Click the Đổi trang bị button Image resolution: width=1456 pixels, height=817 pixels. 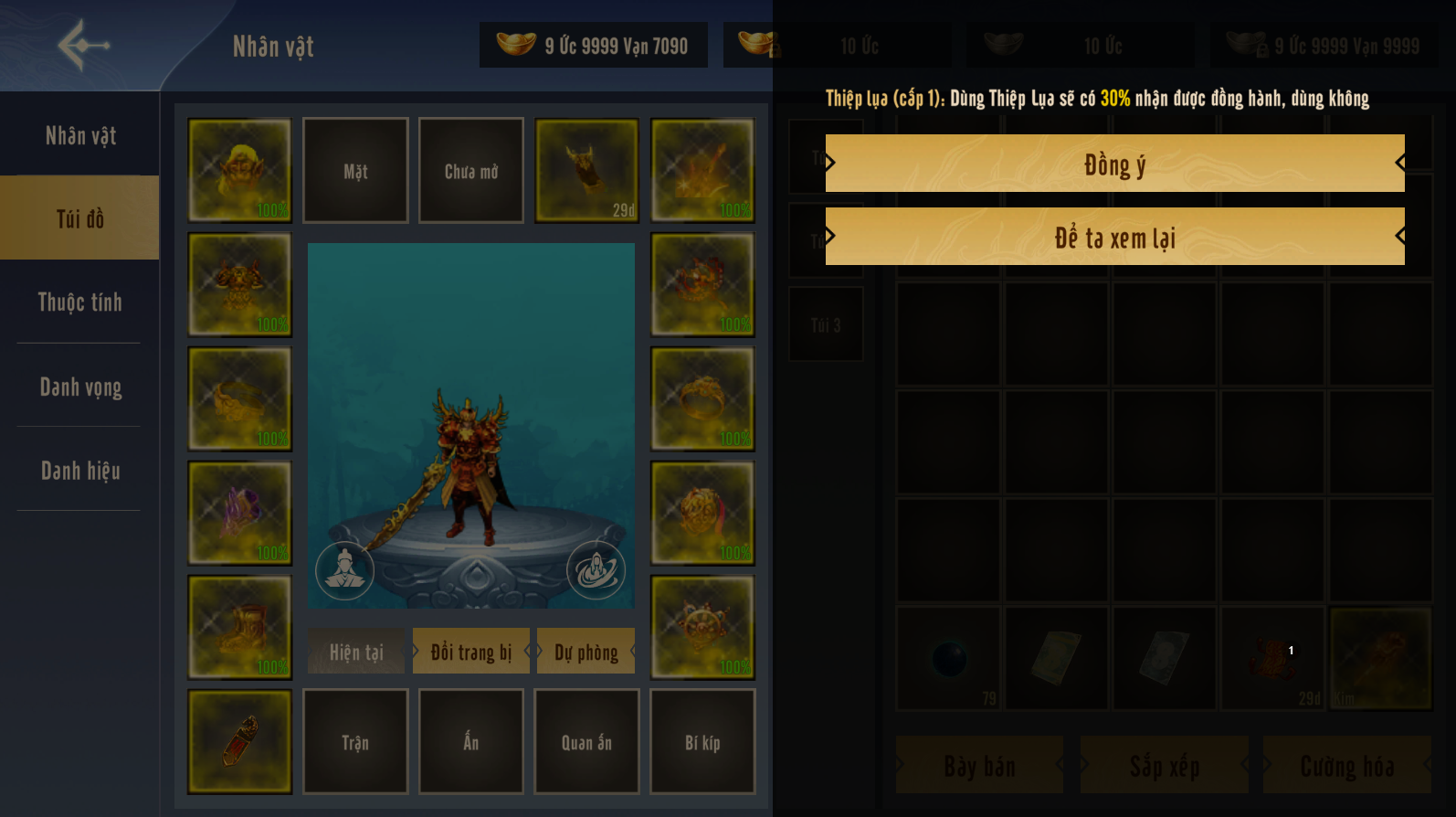(470, 652)
